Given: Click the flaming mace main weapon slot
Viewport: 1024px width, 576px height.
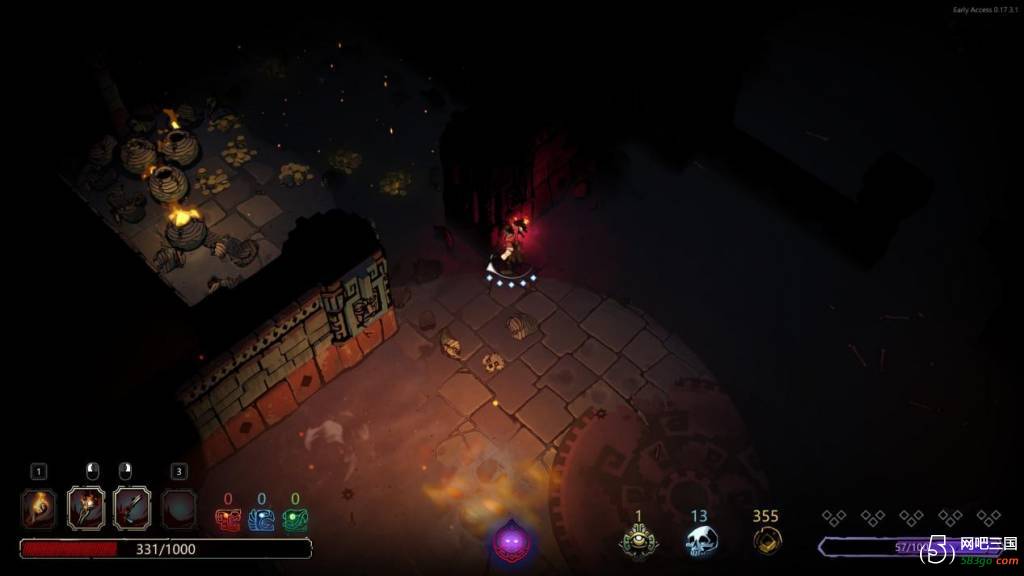Looking at the screenshot, I should point(86,508).
